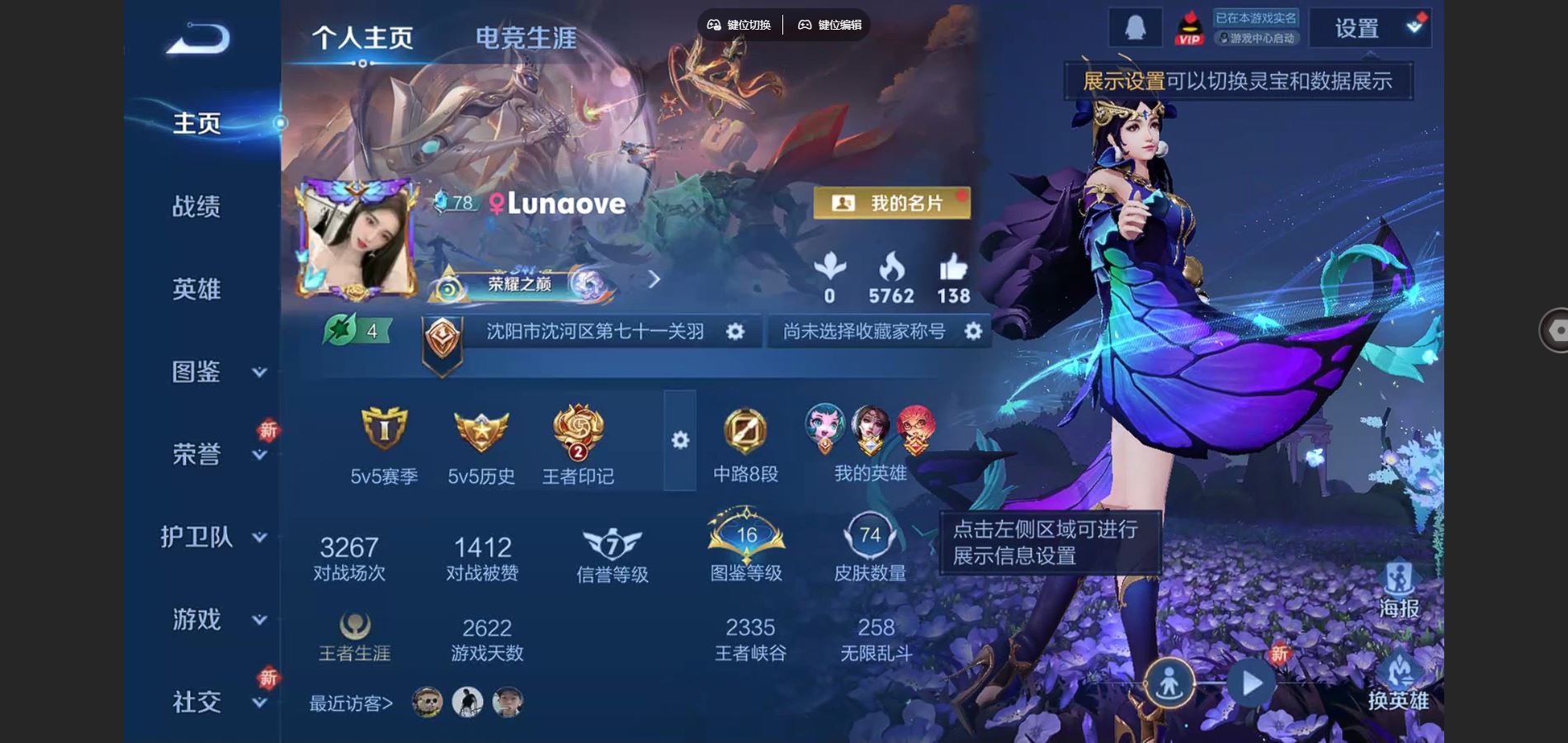Screen dimensions: 1568x743
Task: Expand the 图鉴 menu entry
Action: point(213,372)
